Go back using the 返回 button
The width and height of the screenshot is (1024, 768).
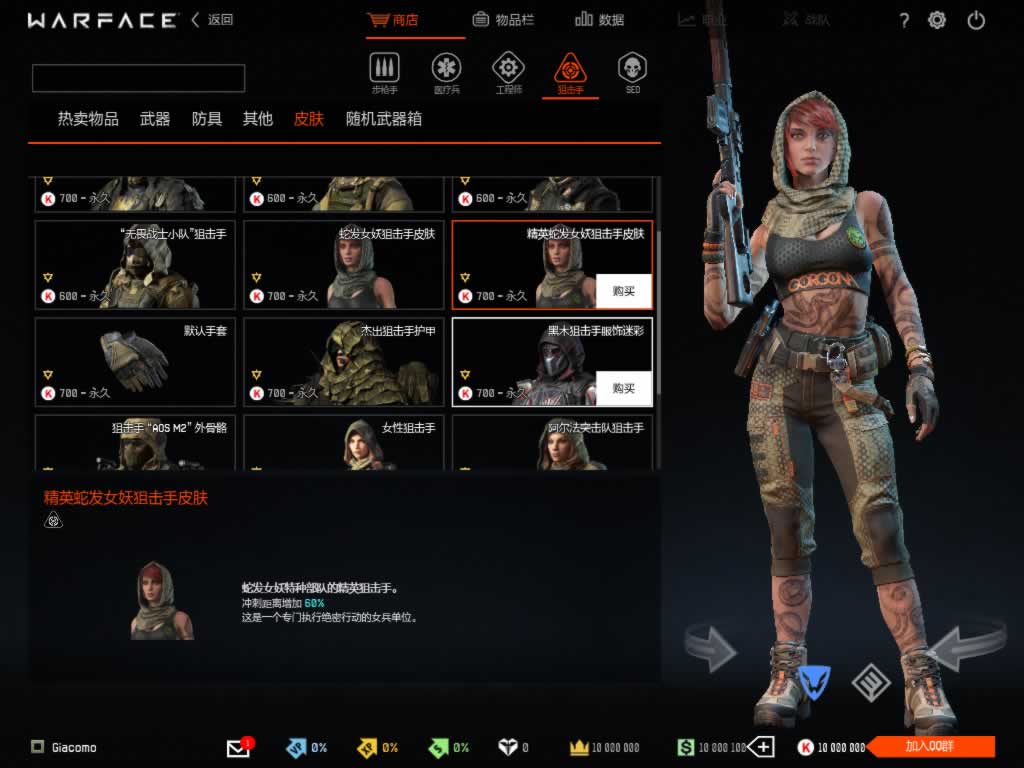click(x=212, y=20)
